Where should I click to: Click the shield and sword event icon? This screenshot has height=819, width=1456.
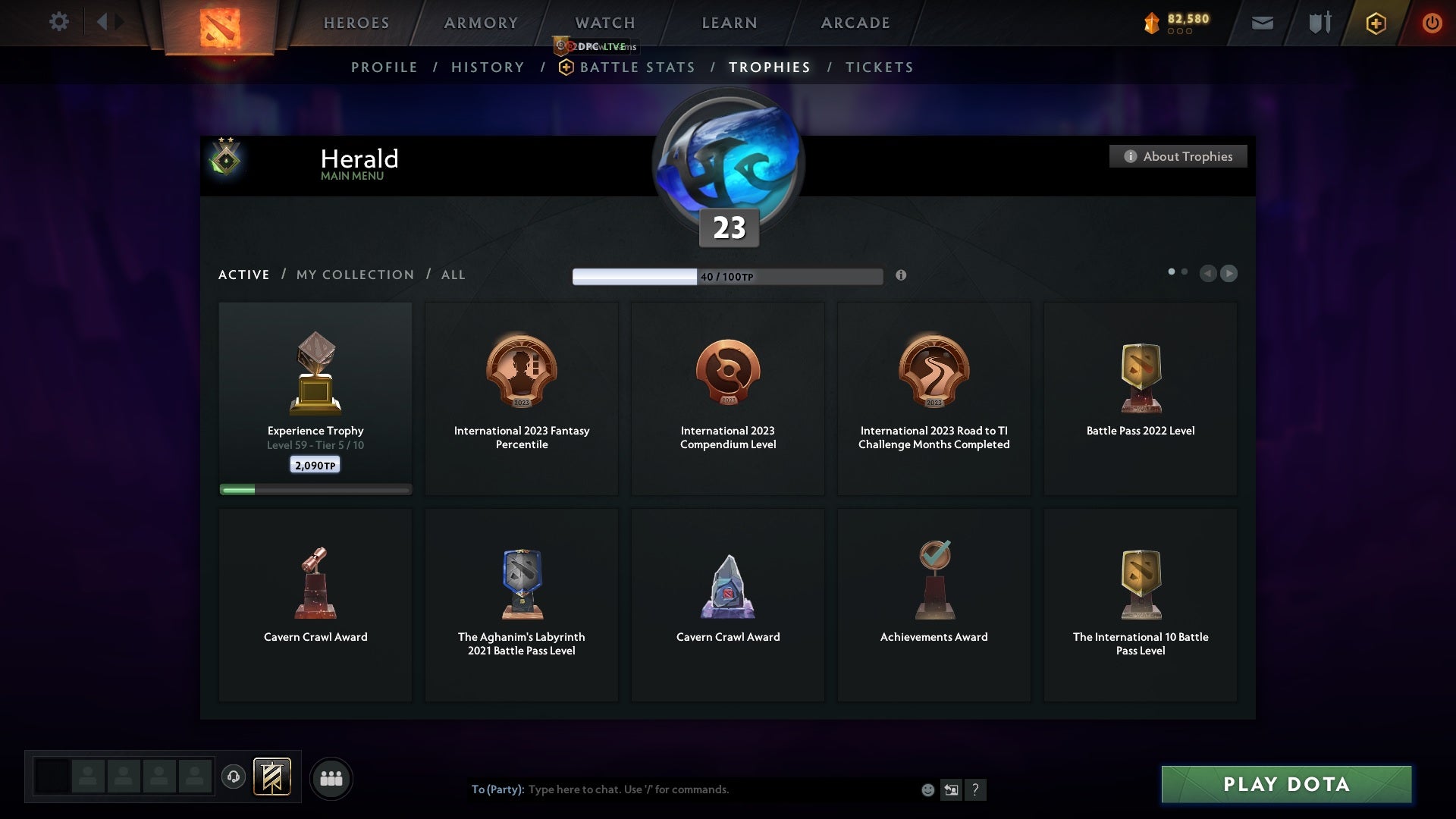click(1318, 23)
